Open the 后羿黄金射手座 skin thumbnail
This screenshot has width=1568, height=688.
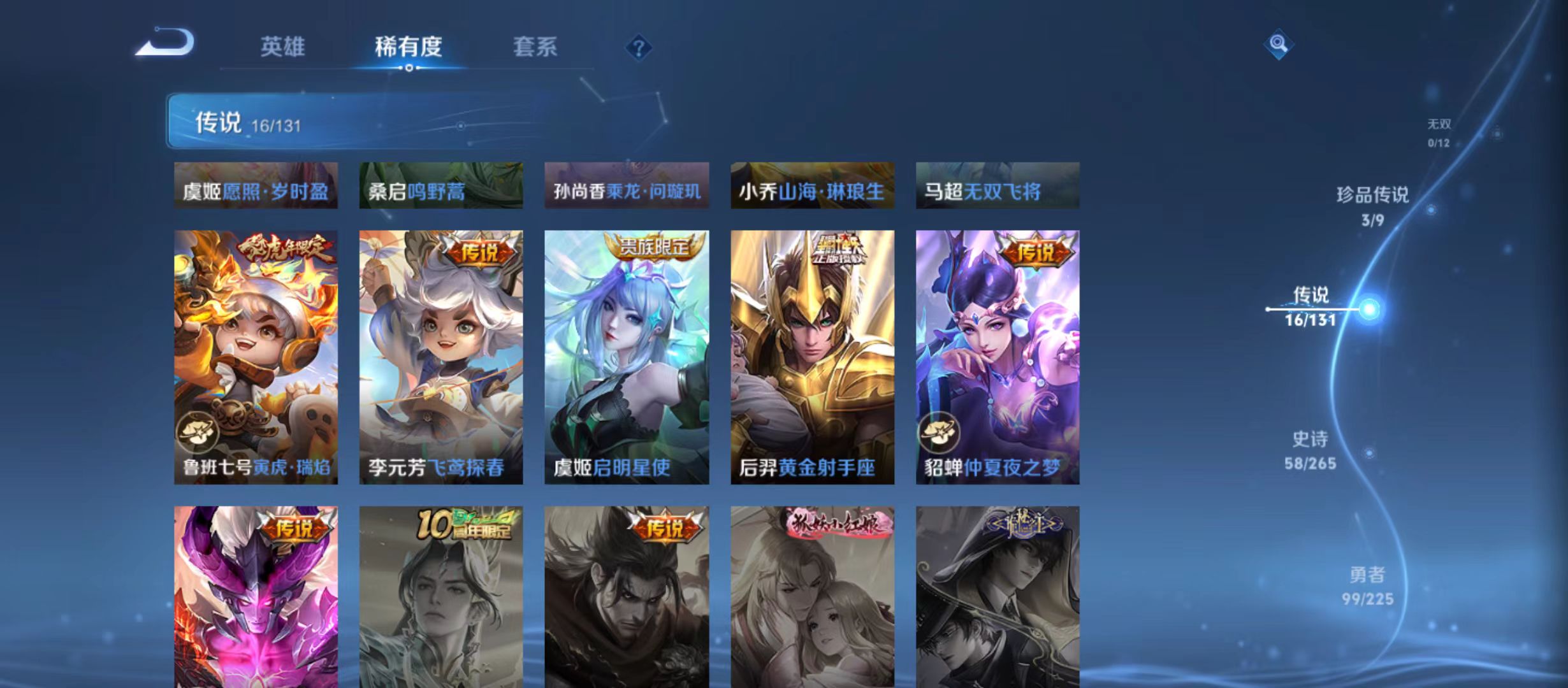click(811, 357)
